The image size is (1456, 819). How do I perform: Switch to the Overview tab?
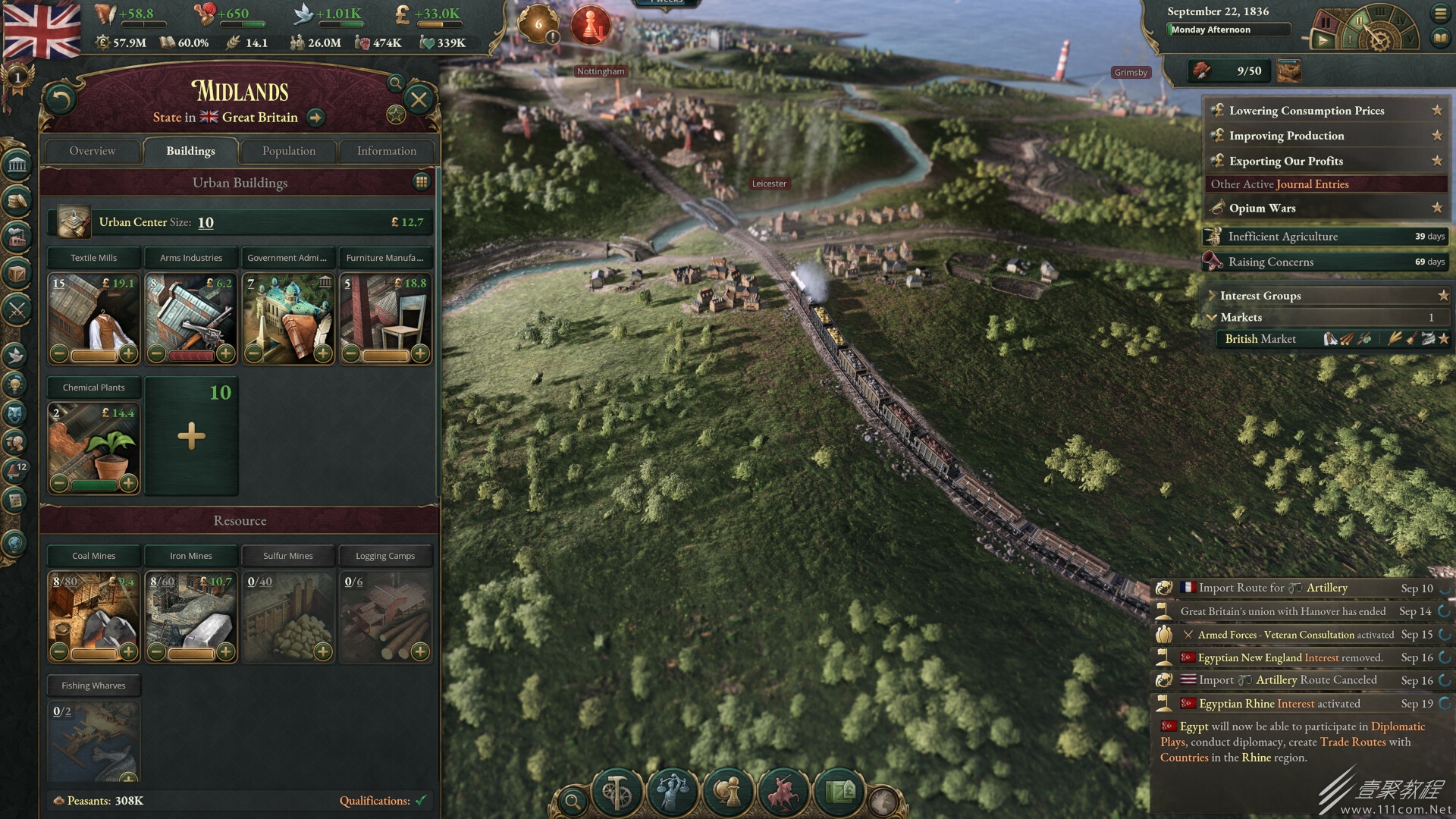pos(93,151)
